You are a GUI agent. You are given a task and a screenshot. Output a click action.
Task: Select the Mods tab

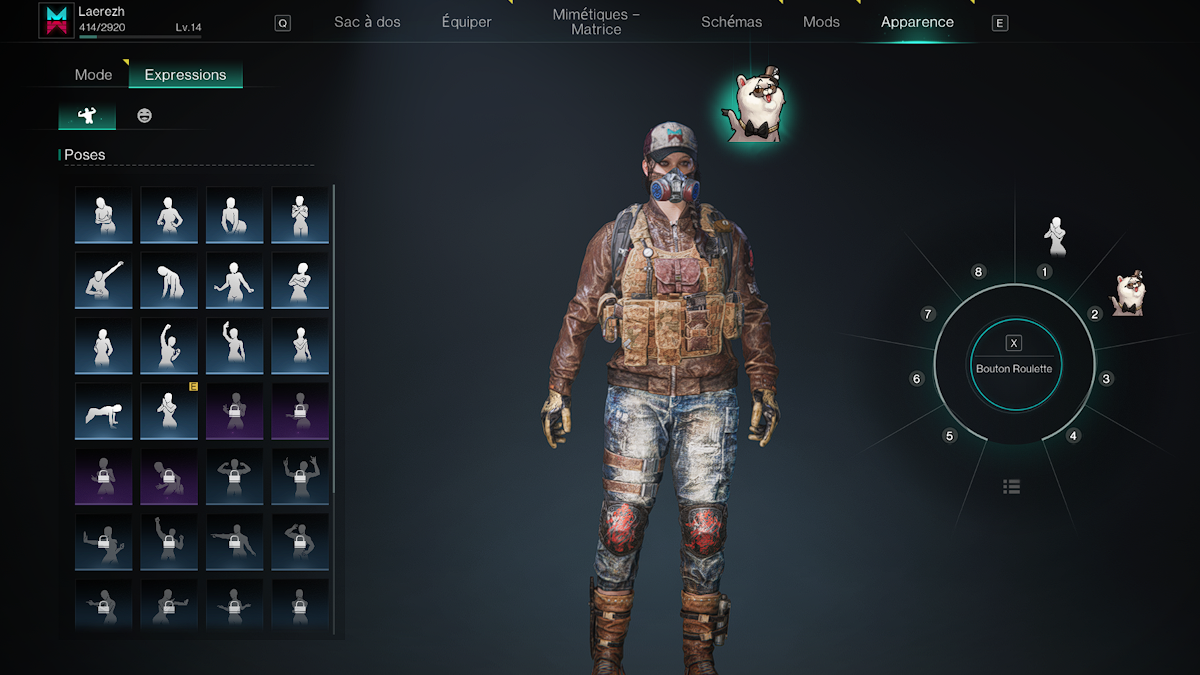(821, 22)
